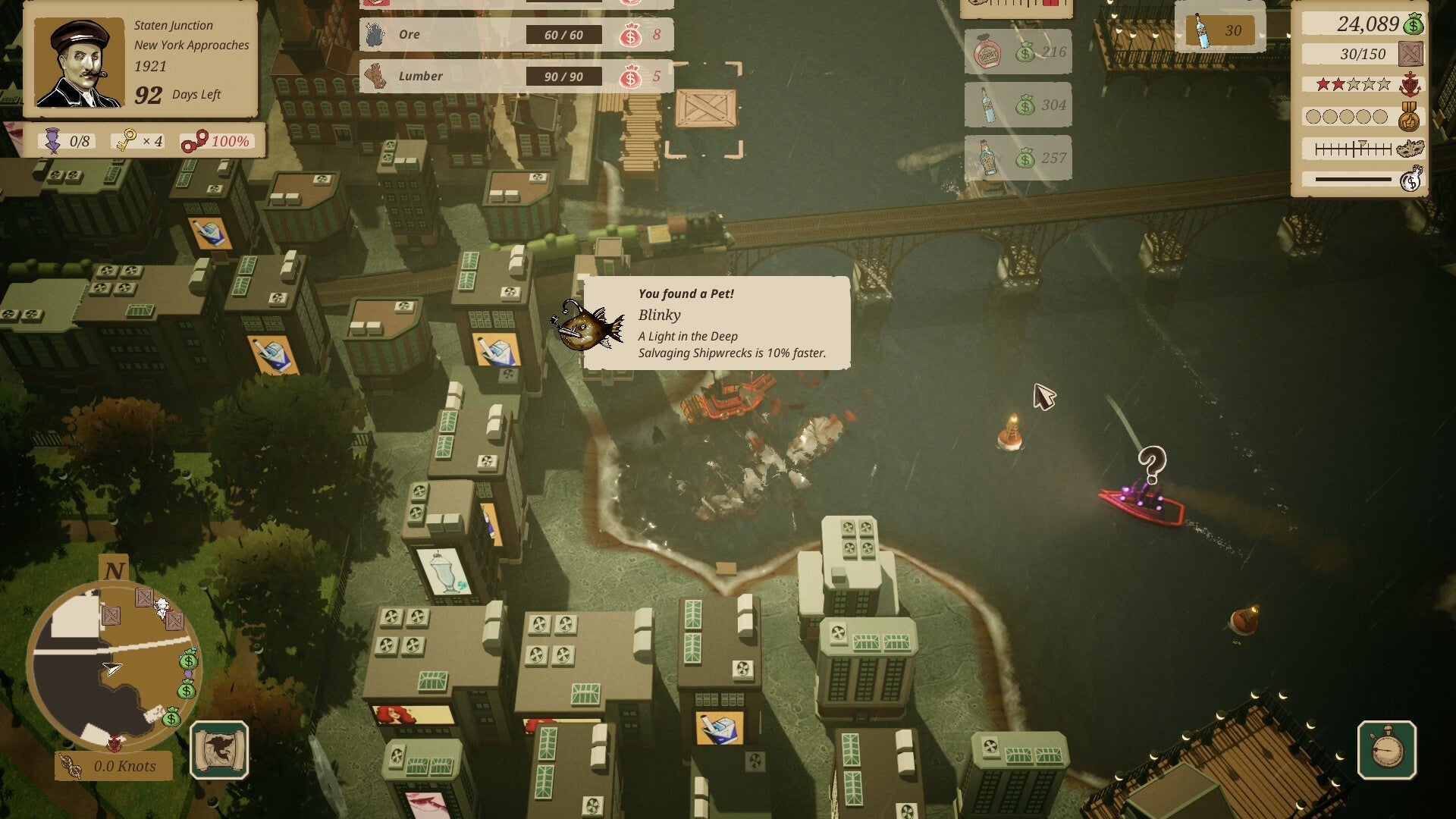
Task: Click the red anchor crest icon
Action: coord(1410,85)
